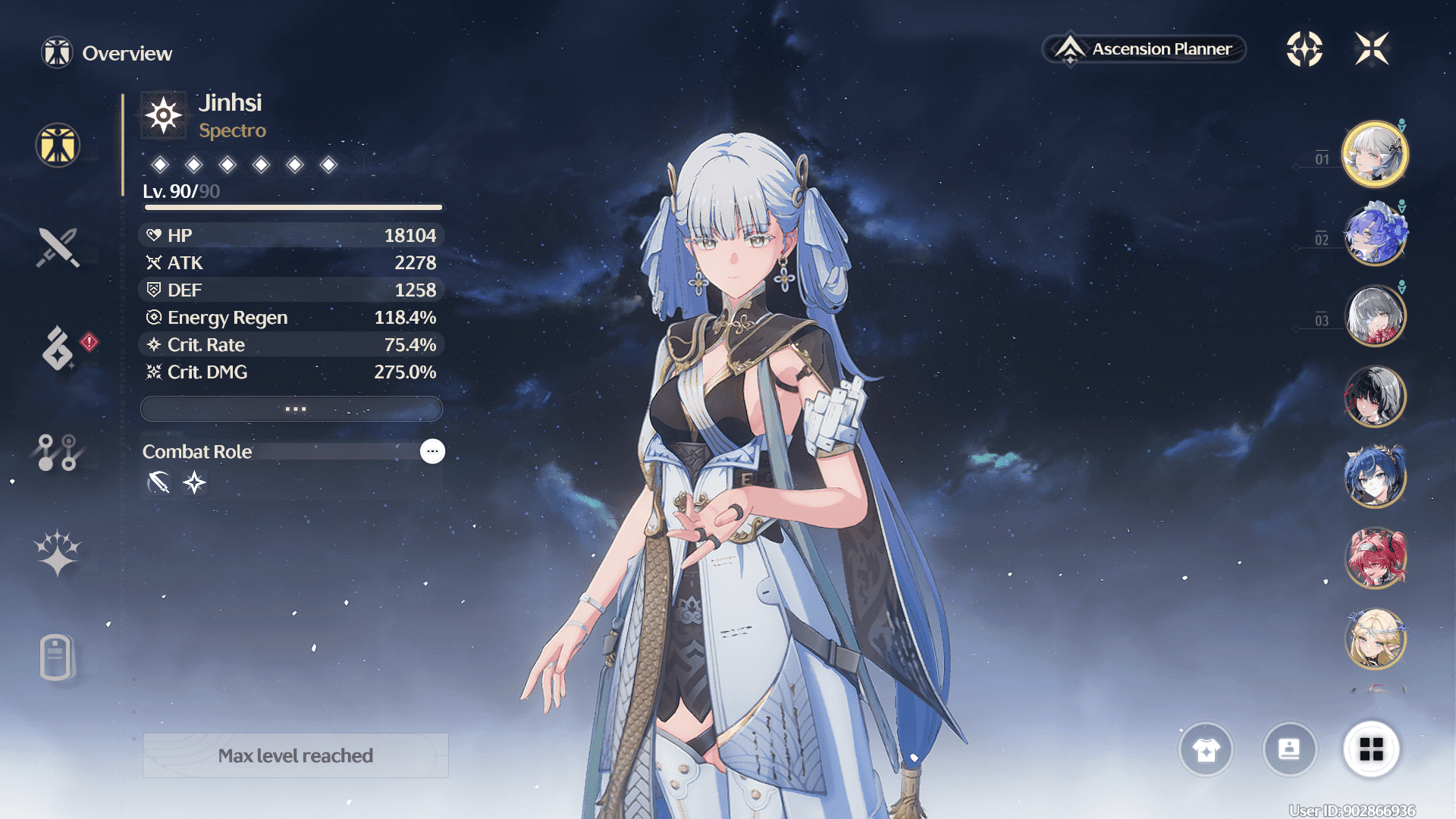Choose the red-haired character portrait
1456x819 pixels.
(1374, 557)
